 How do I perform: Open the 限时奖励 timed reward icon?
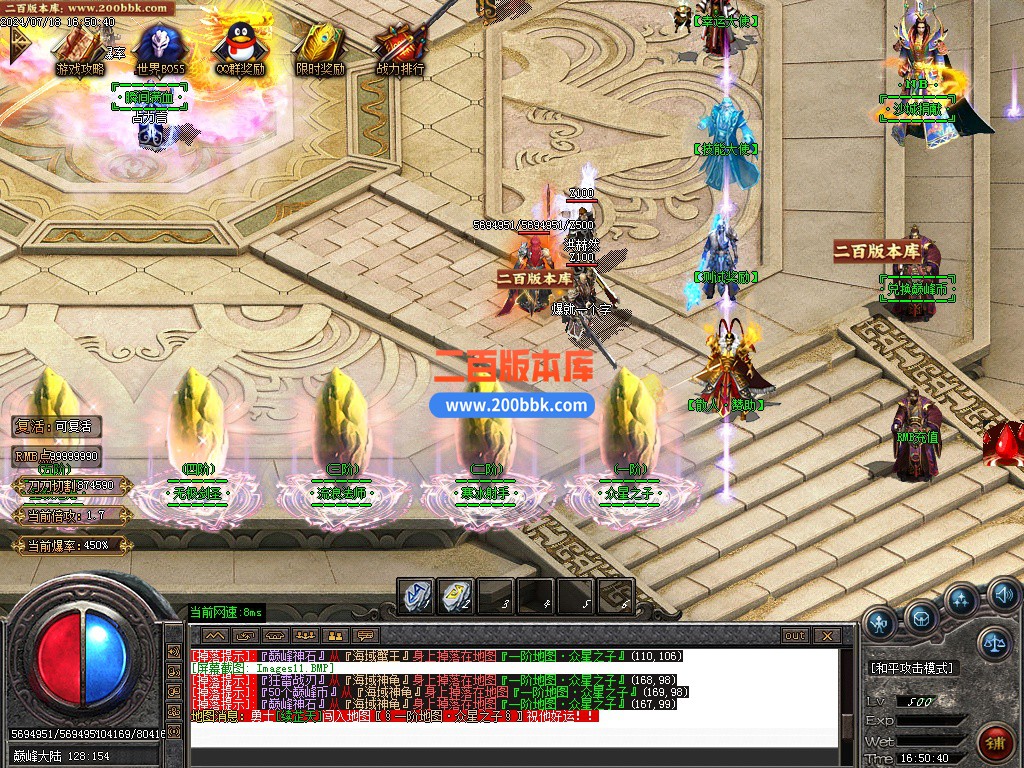[x=320, y=46]
